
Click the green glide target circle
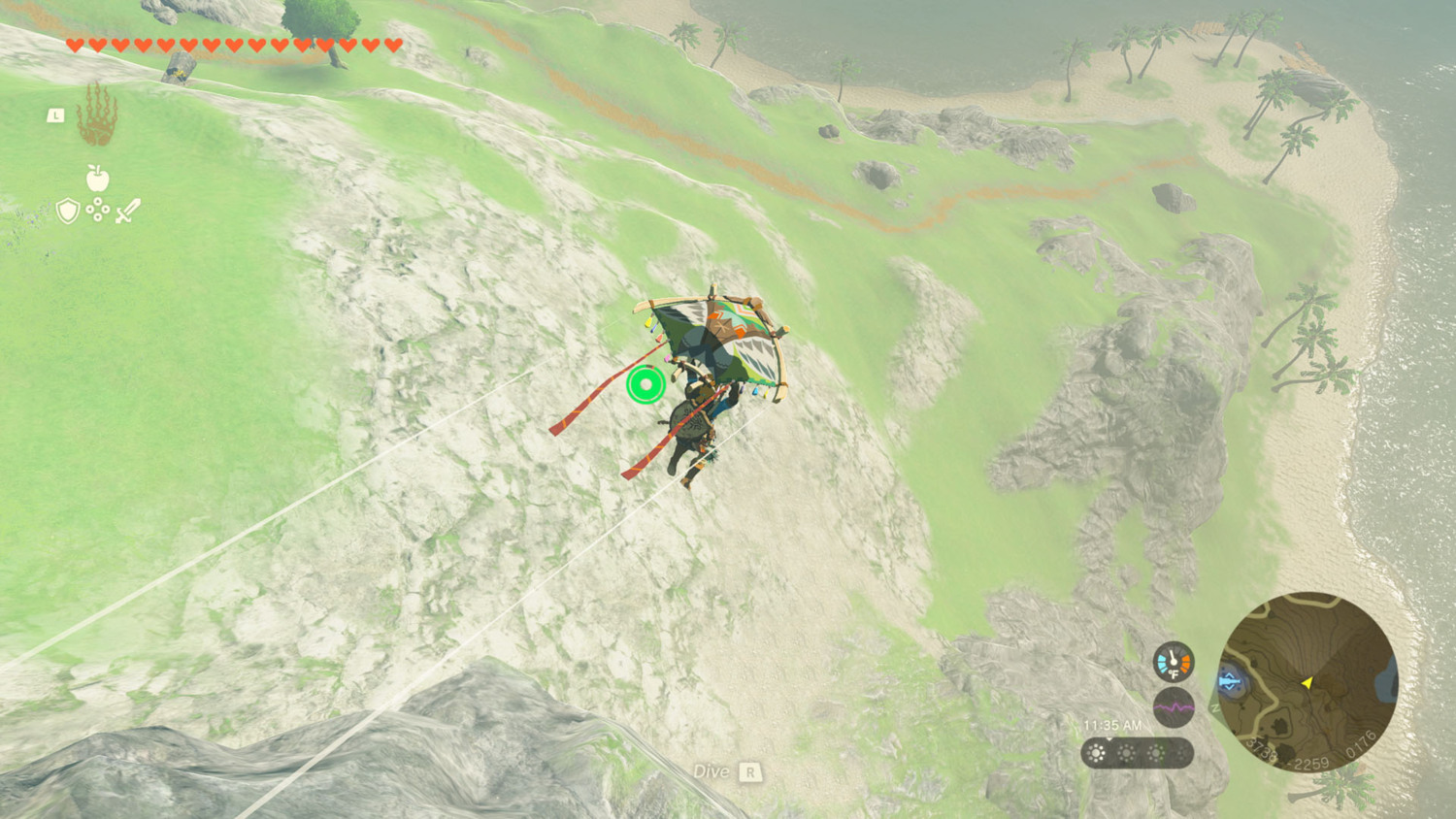click(644, 386)
